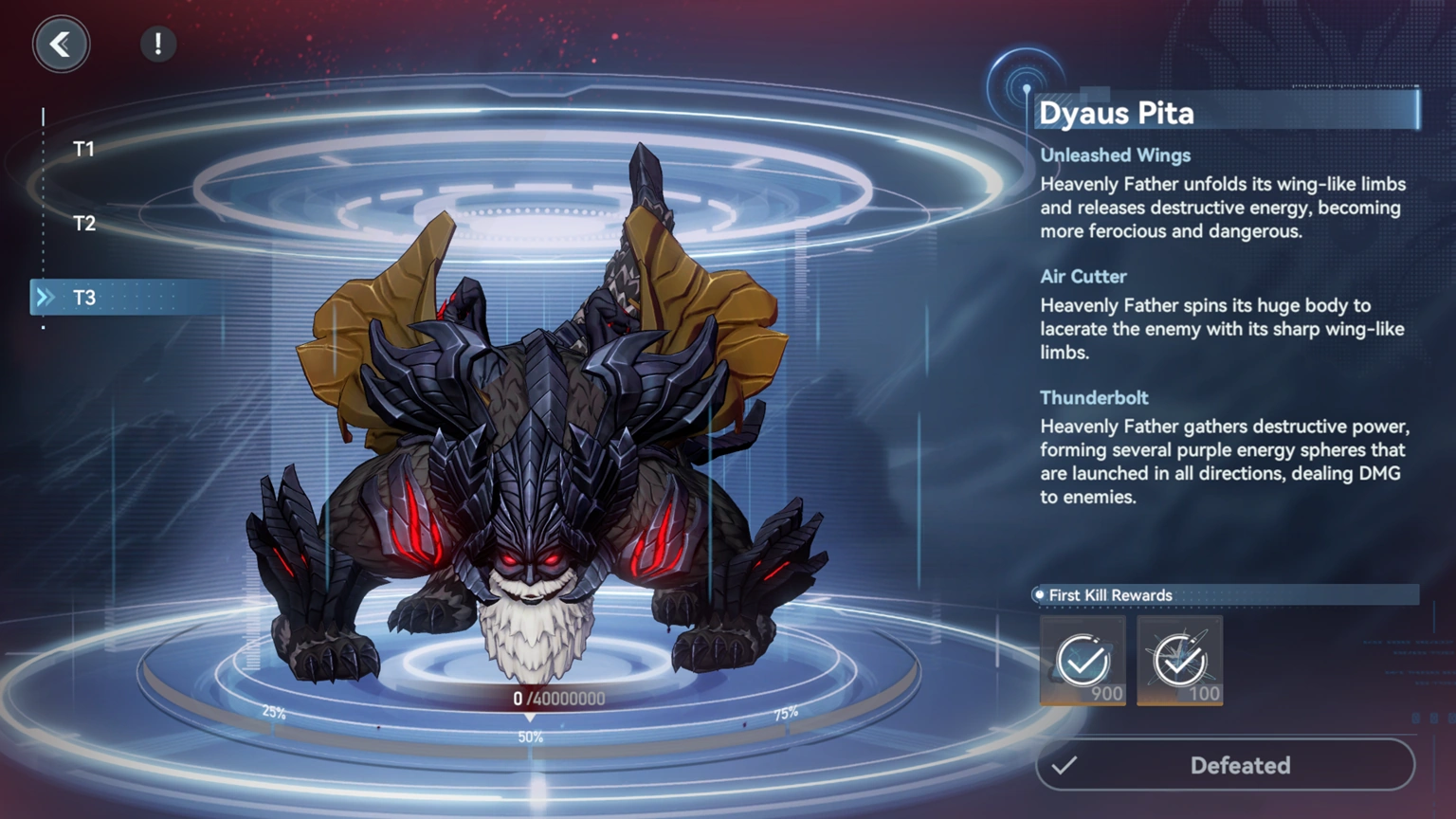This screenshot has height=819, width=1456.
Task: Select the small square icon next to Dyaus Pita title
Action: coord(1097,94)
